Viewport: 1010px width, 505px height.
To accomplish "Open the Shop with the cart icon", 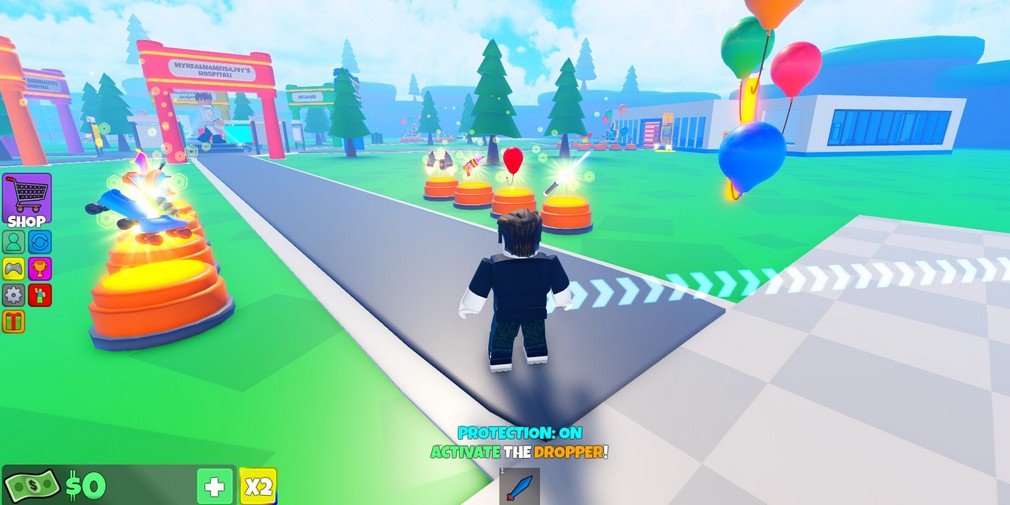I will [x=27, y=199].
